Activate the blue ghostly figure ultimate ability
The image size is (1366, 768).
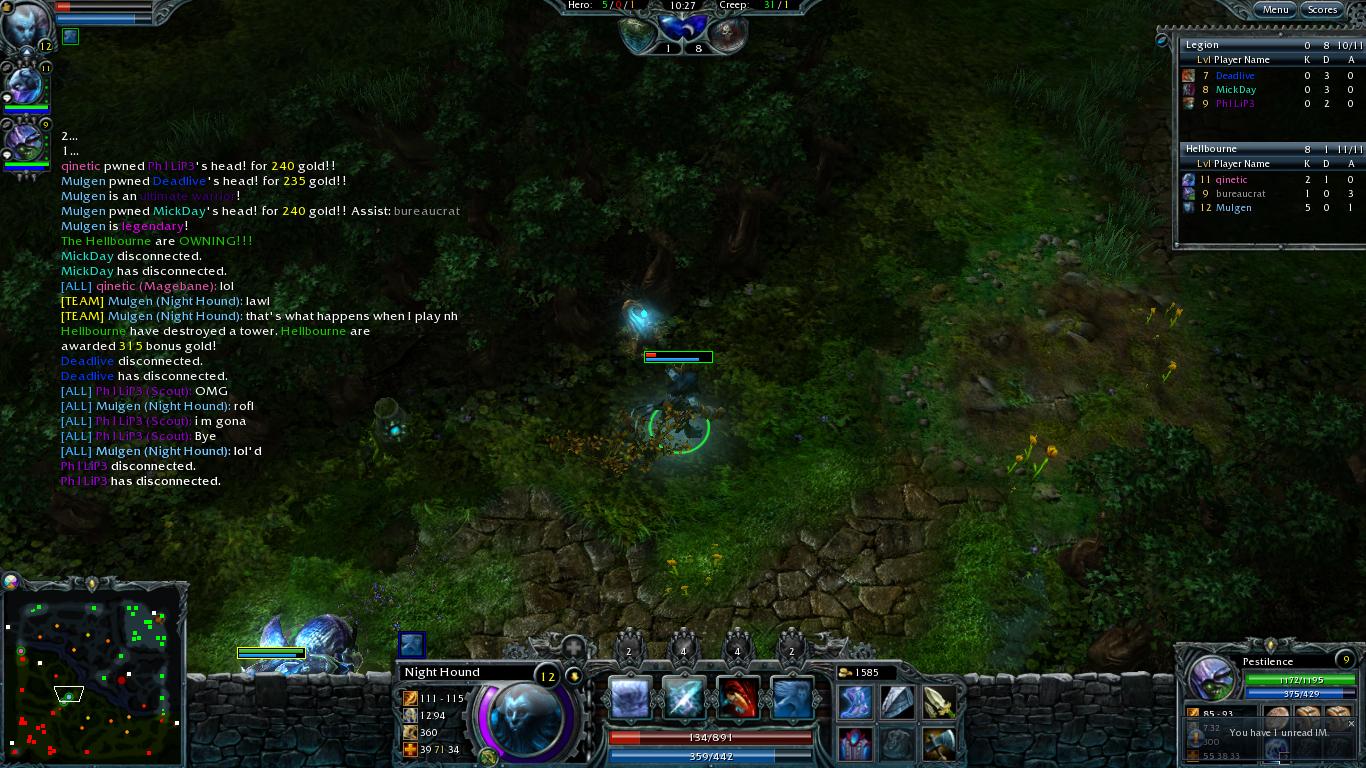(792, 698)
